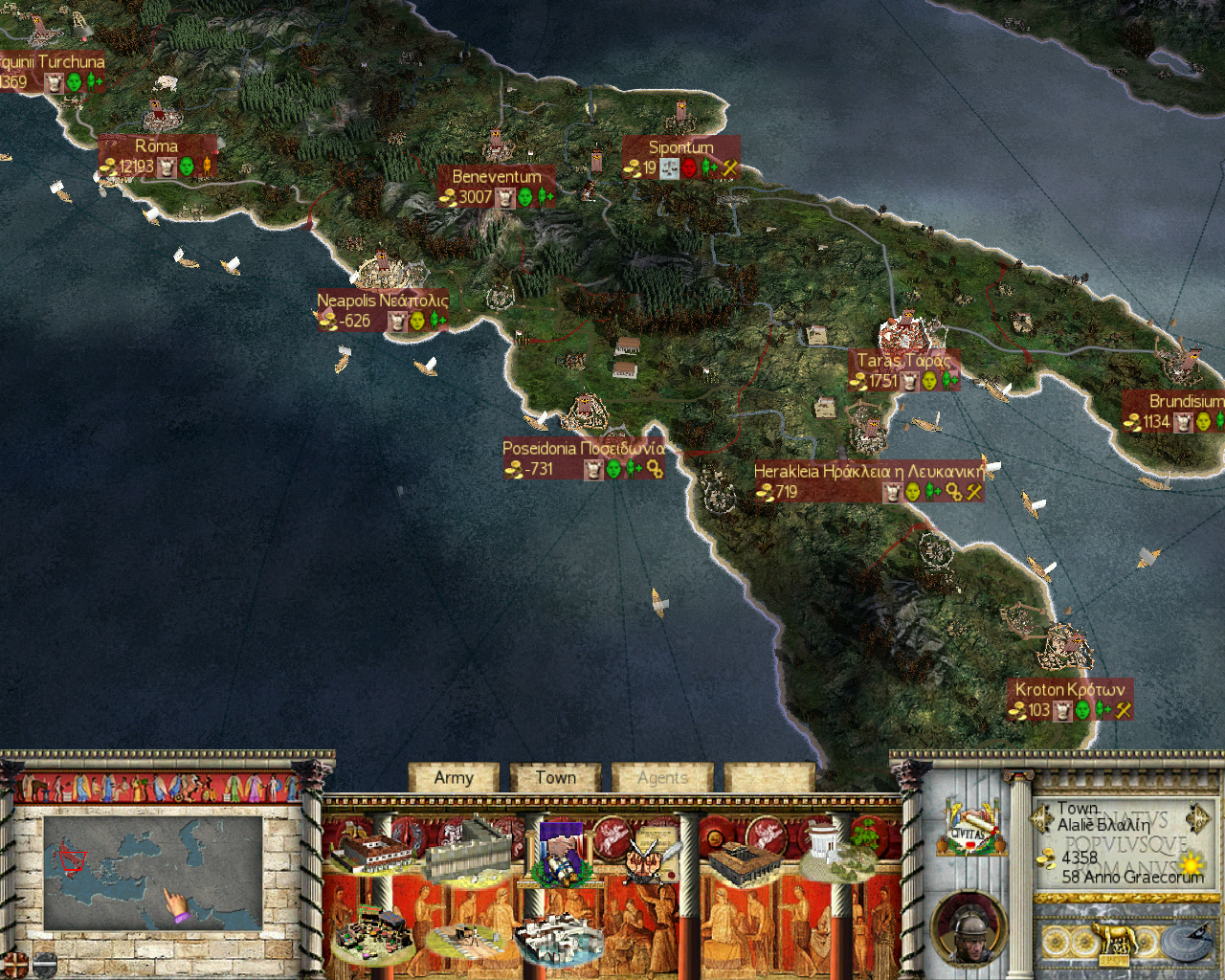The height and width of the screenshot is (980, 1225).
Task: End the turn with the sundial button
Action: (1185, 943)
